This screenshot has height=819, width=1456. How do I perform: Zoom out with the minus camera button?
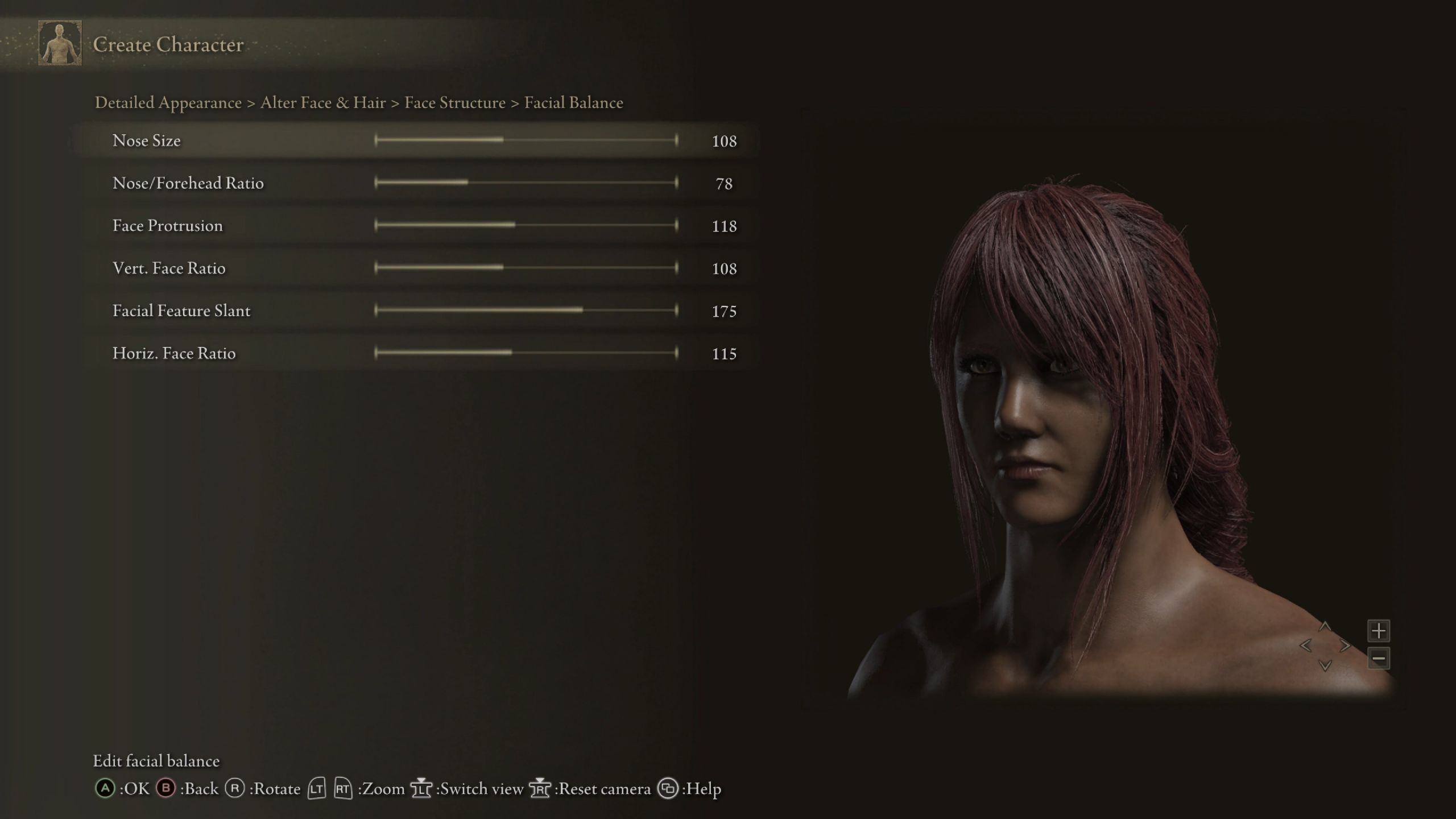tap(1378, 659)
